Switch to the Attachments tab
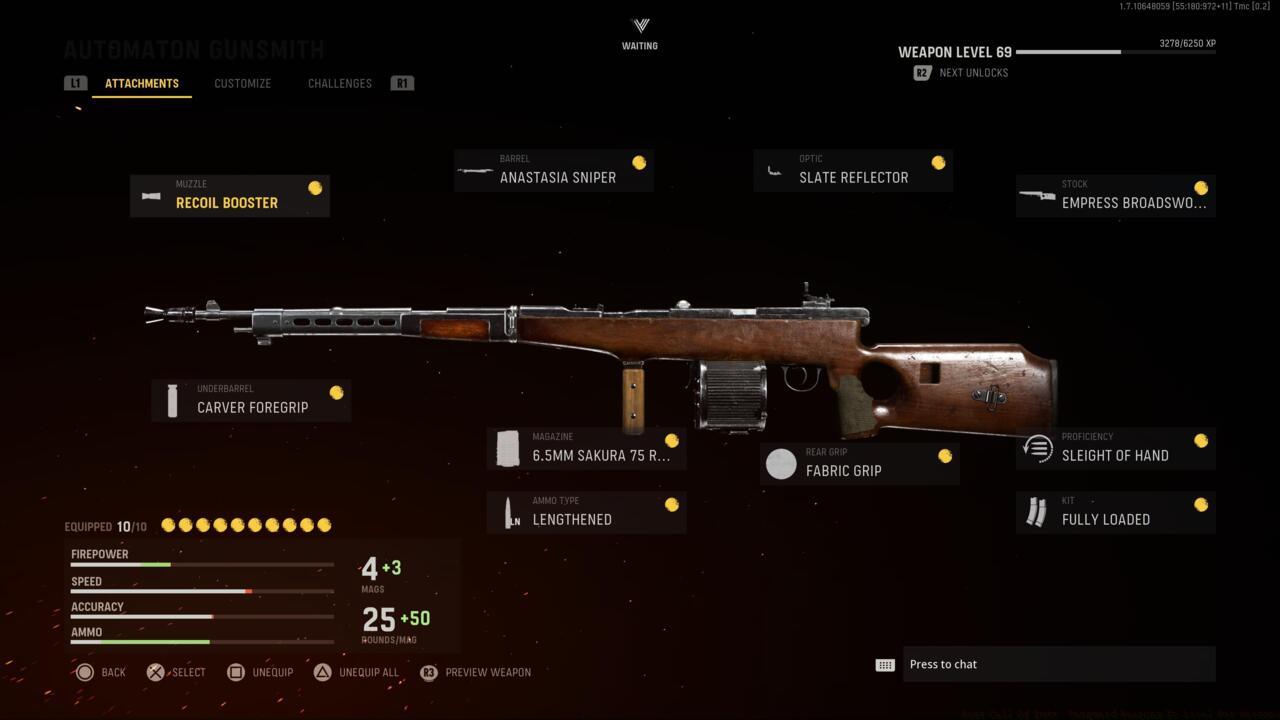 coord(142,83)
